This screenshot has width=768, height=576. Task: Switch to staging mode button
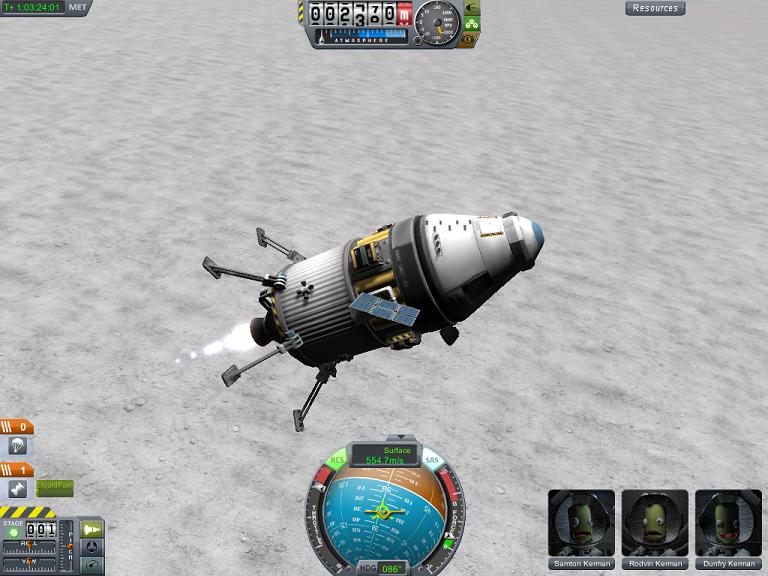click(x=92, y=529)
